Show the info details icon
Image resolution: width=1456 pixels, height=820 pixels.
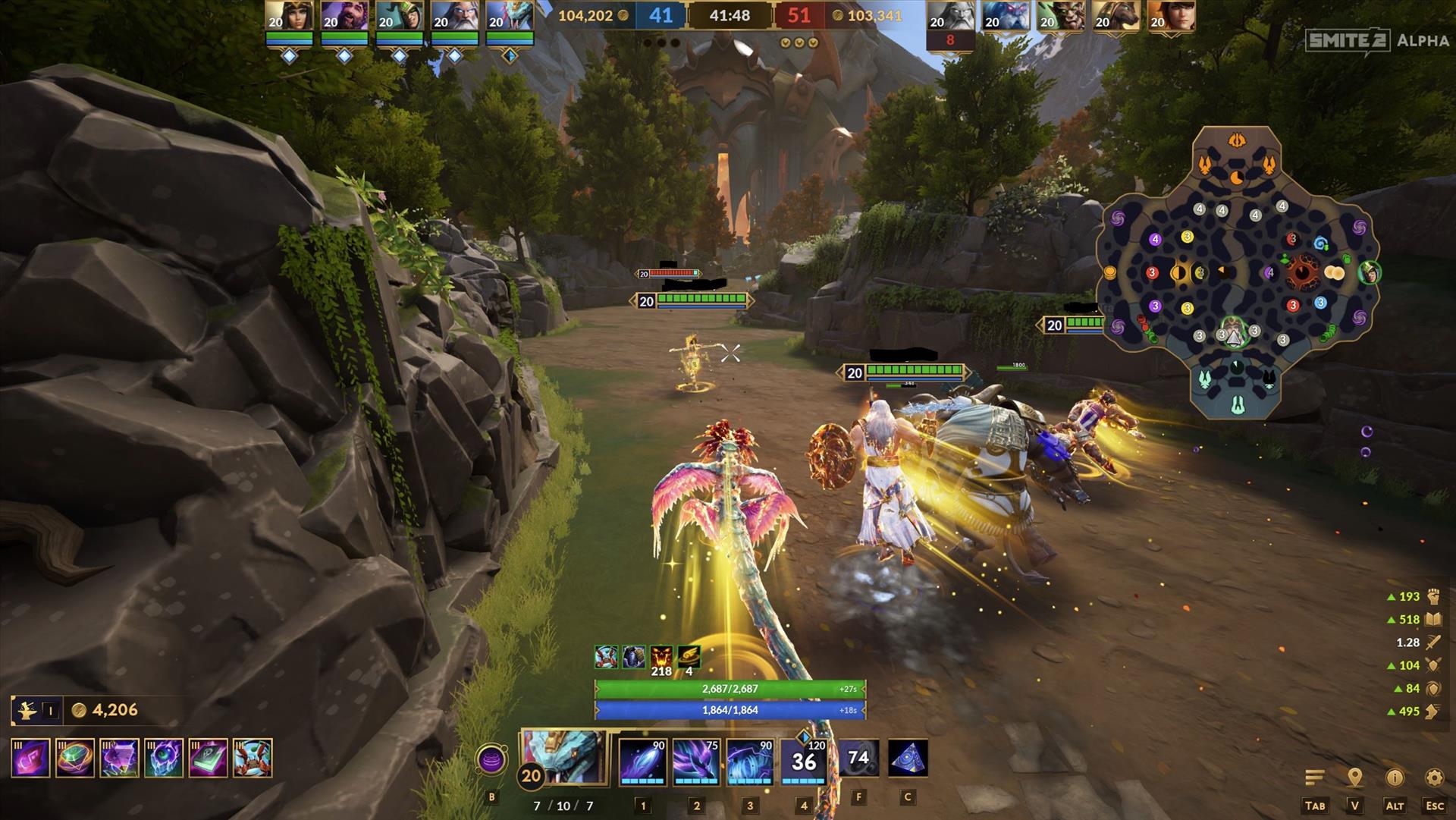(1395, 778)
